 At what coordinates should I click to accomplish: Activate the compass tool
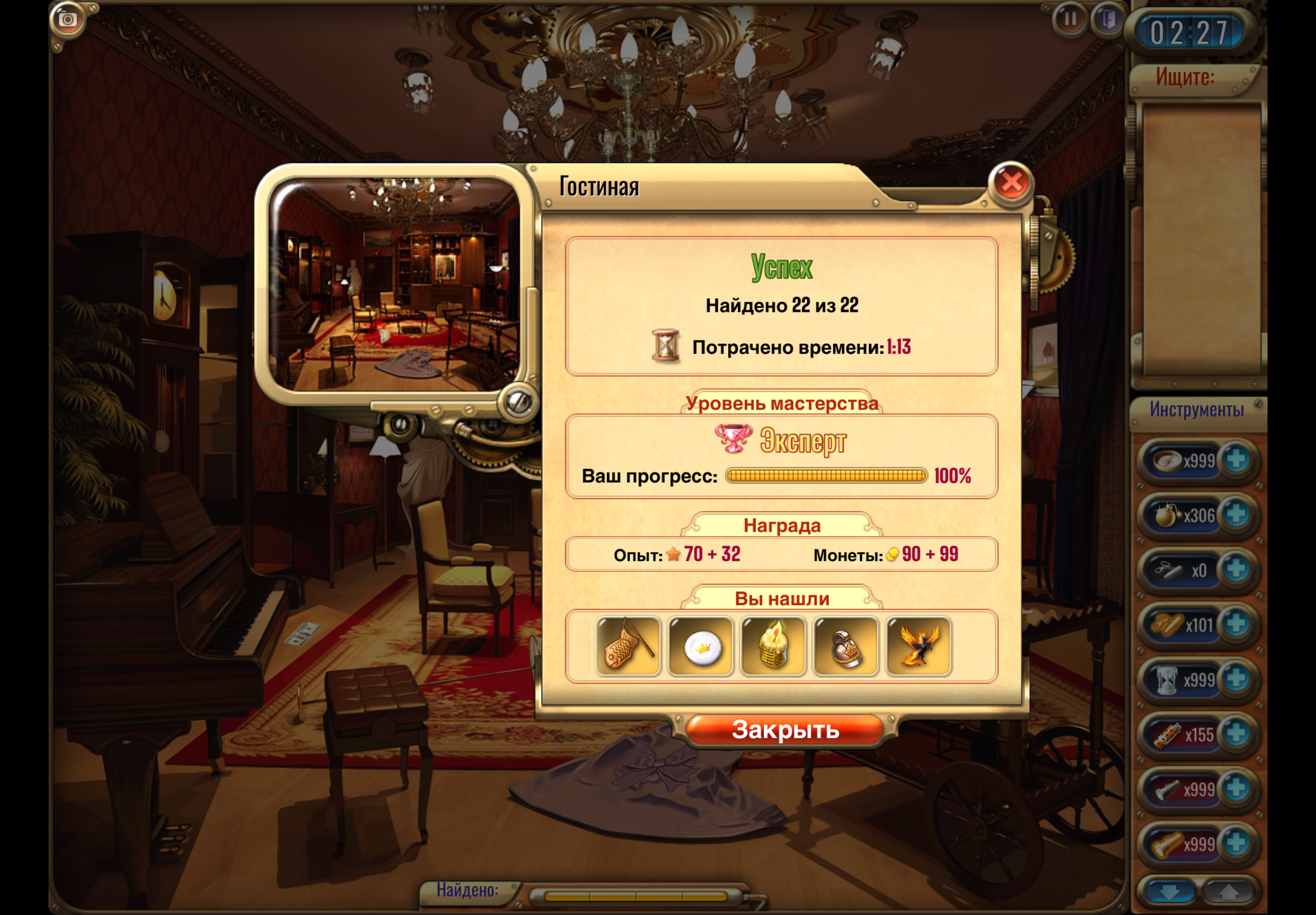click(x=1167, y=460)
